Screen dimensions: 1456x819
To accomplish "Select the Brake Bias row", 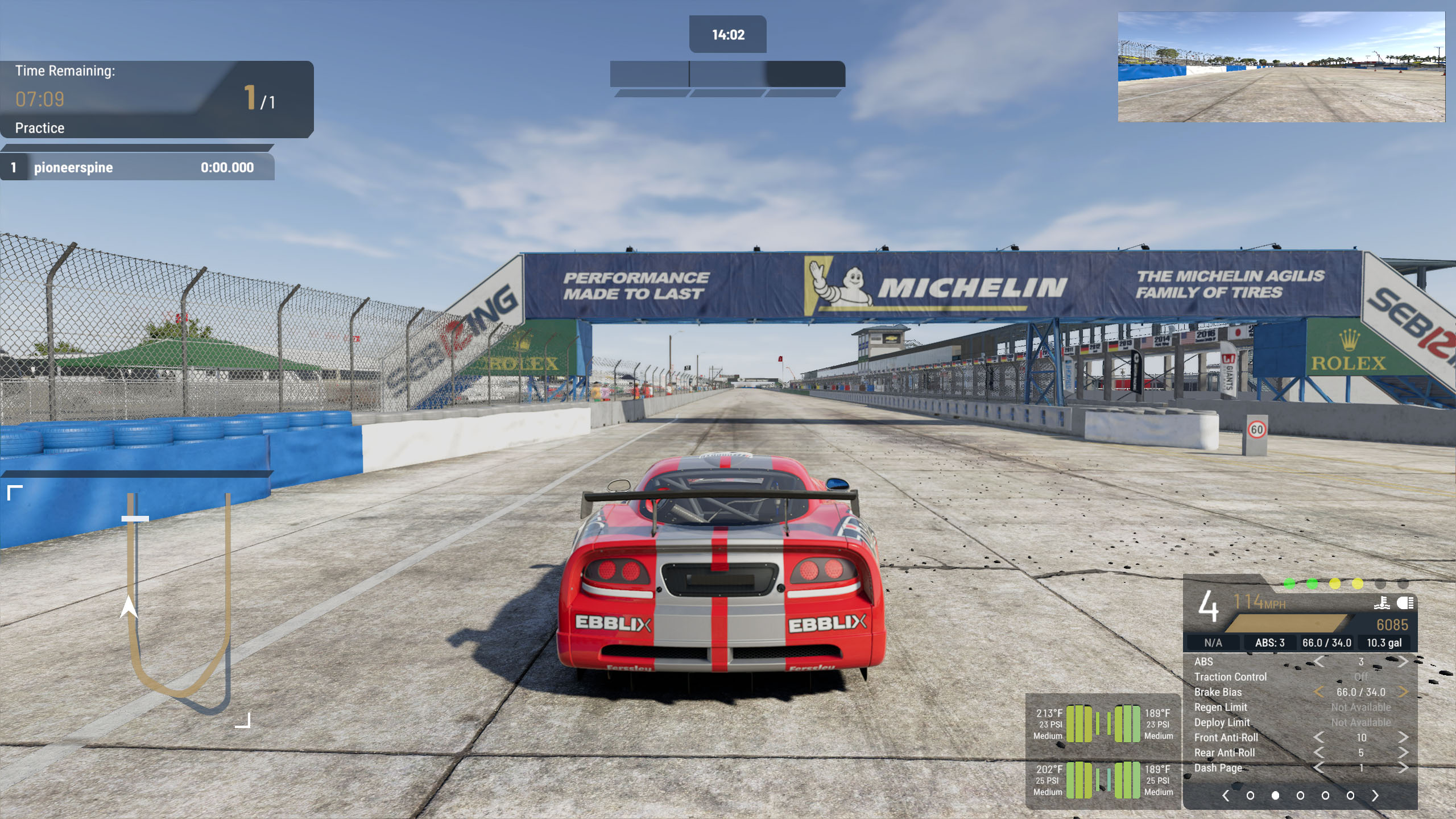I will click(1218, 692).
